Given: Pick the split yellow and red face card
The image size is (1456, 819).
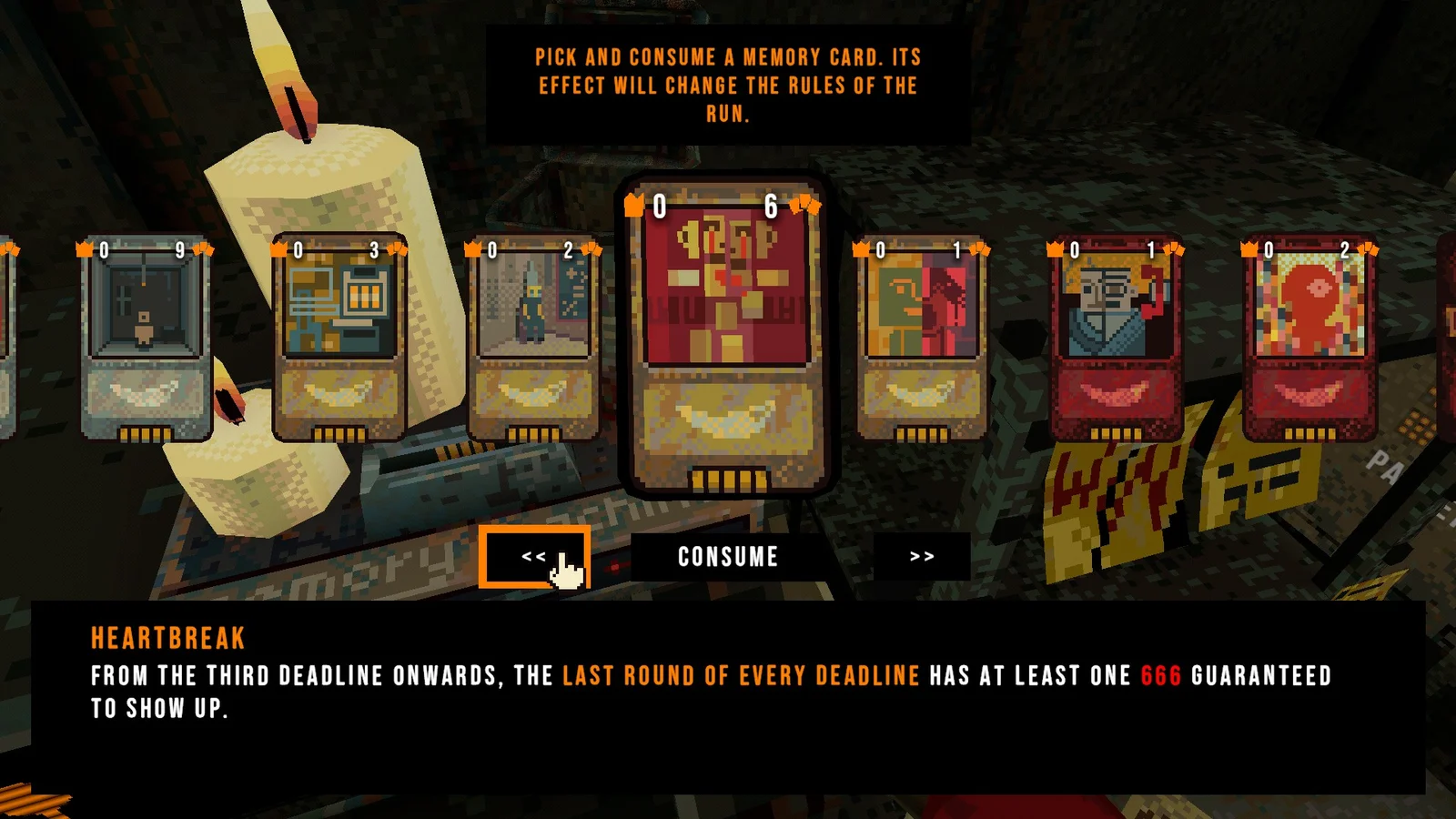Looking at the screenshot, I should pos(922,339).
